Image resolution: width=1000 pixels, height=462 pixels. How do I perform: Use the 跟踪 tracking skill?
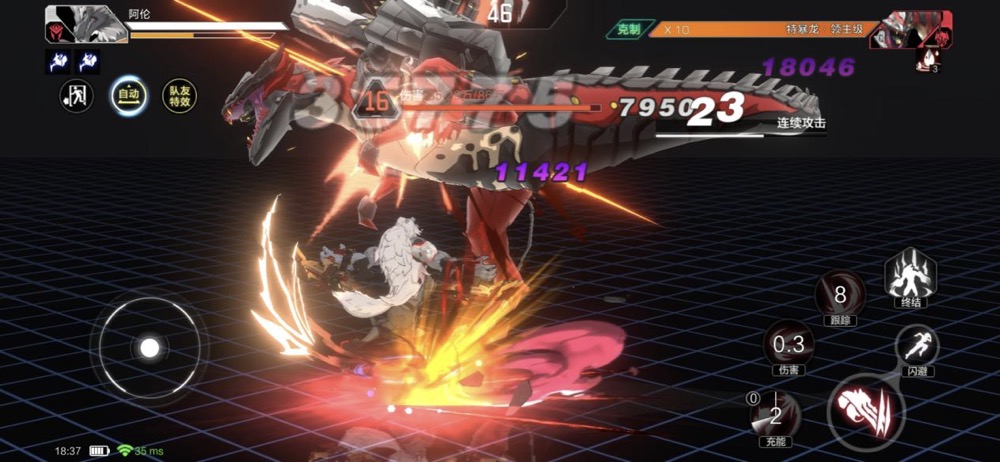(839, 294)
